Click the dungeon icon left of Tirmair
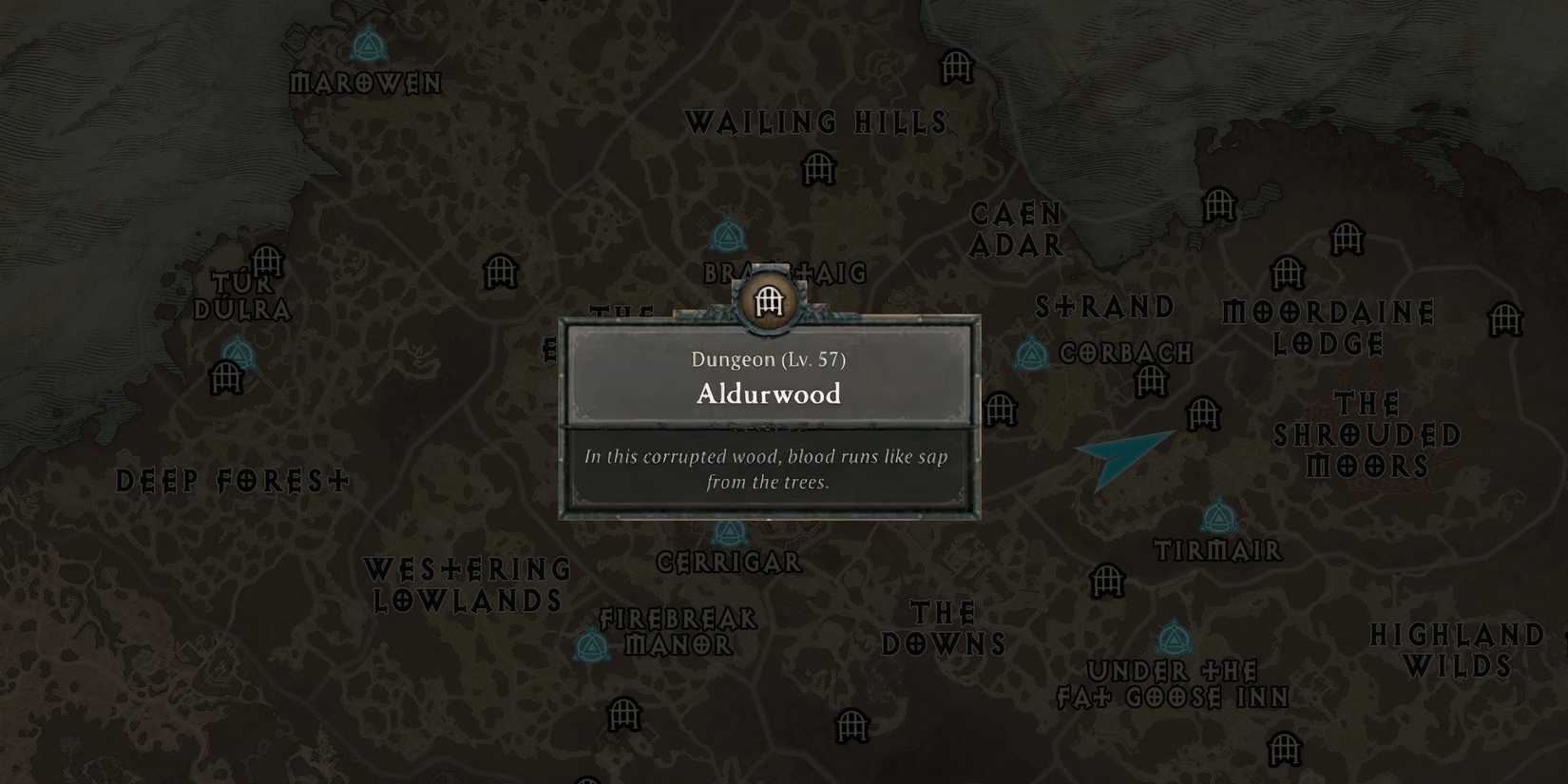The width and height of the screenshot is (1568, 784). point(1107,583)
